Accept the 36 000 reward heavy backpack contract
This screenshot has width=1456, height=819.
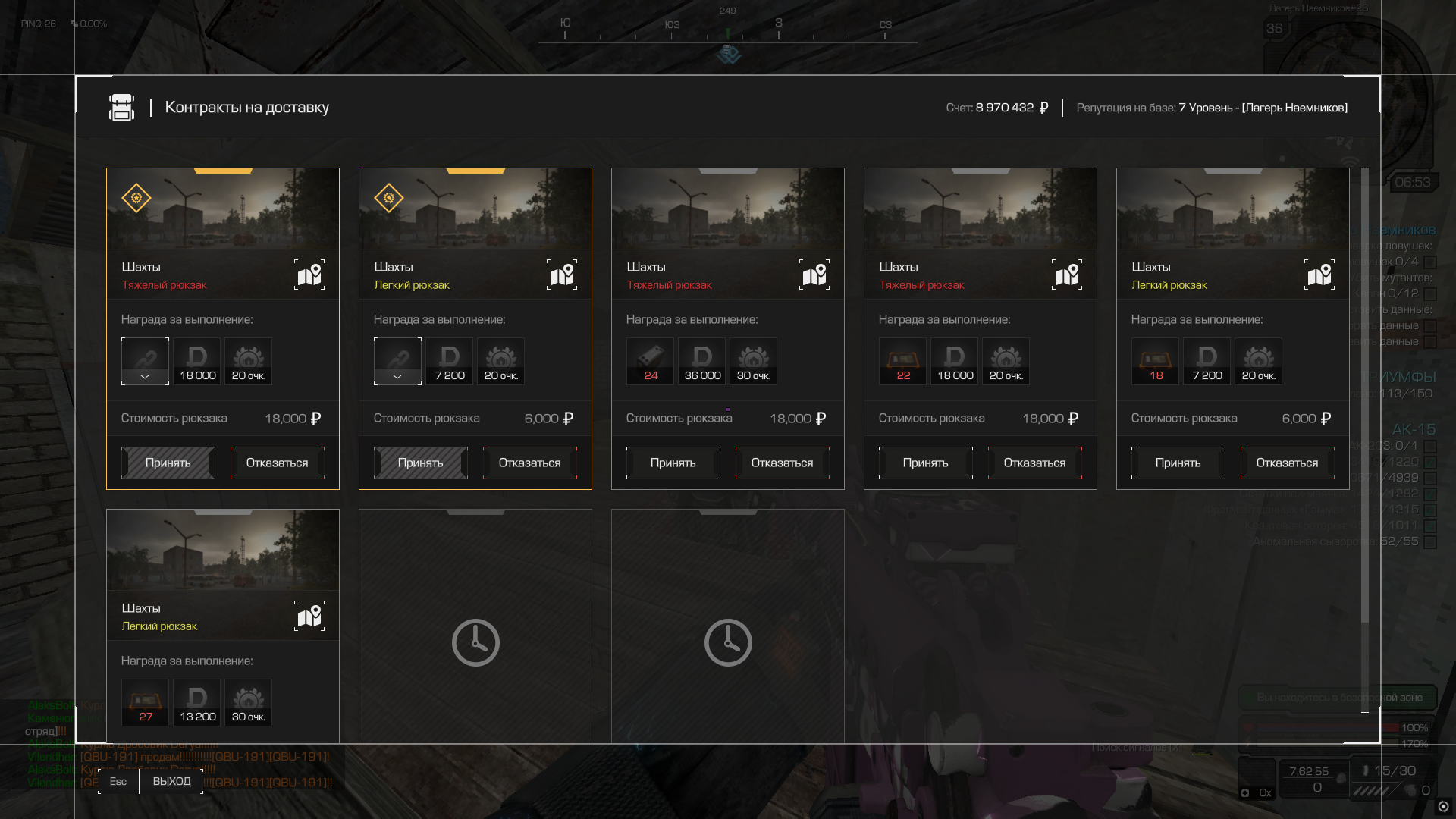pyautogui.click(x=673, y=463)
